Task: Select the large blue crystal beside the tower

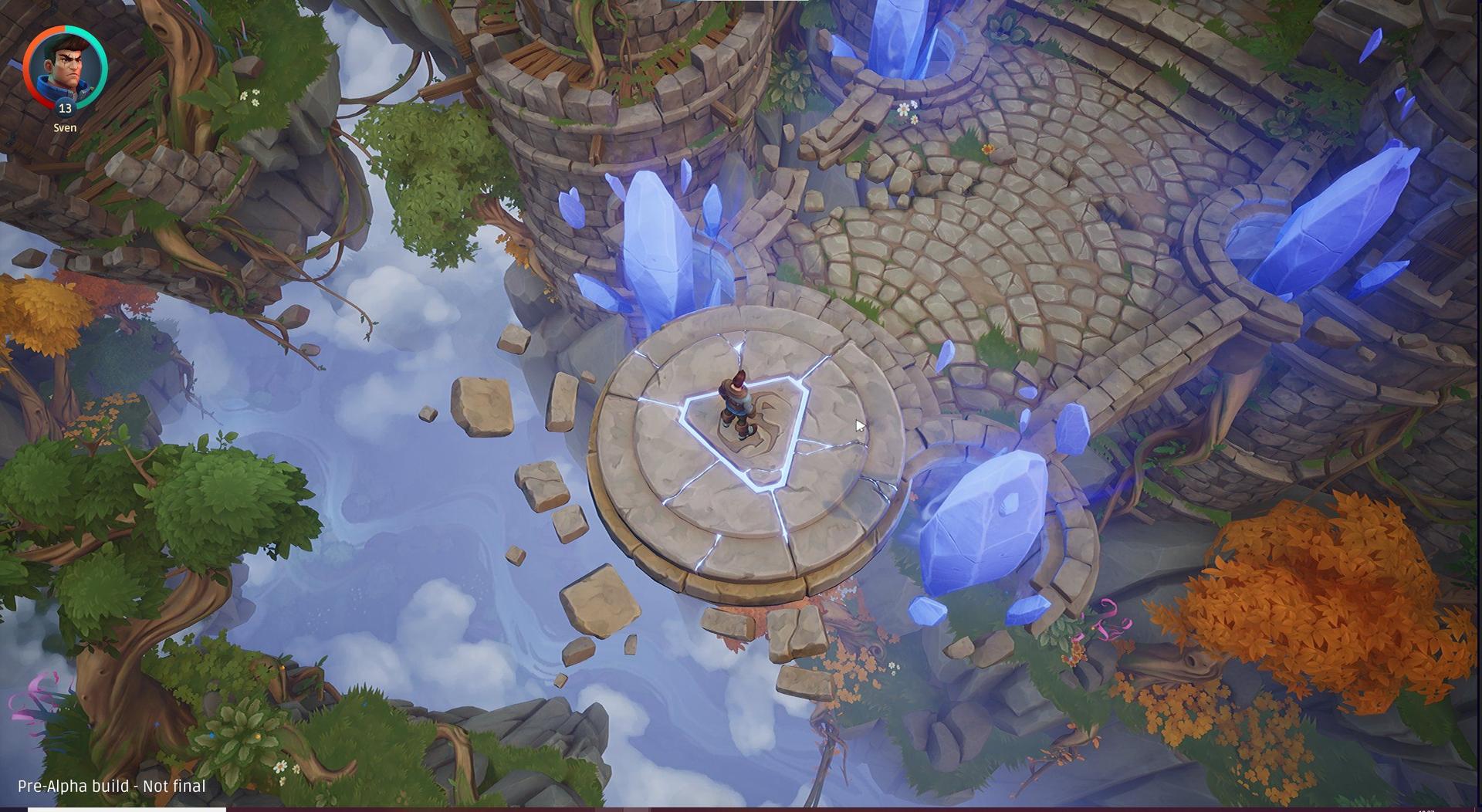Action: 656,232
